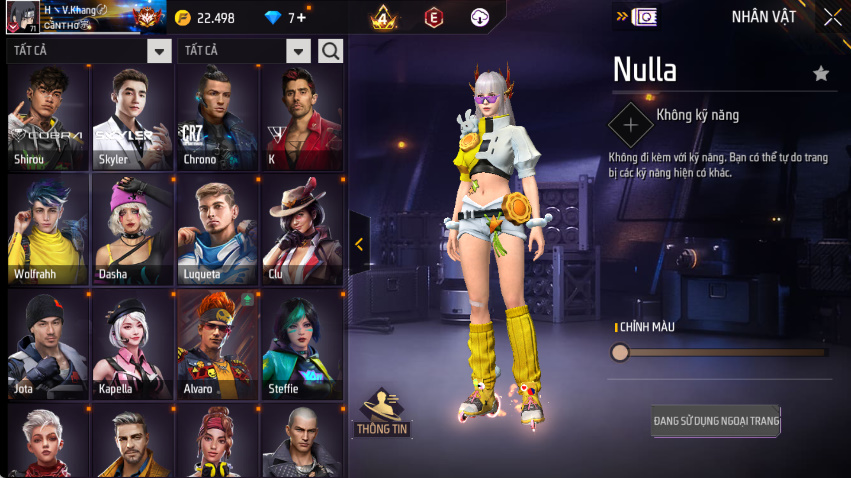Pick the Chrono character card
851x478 pixels.
pos(217,117)
